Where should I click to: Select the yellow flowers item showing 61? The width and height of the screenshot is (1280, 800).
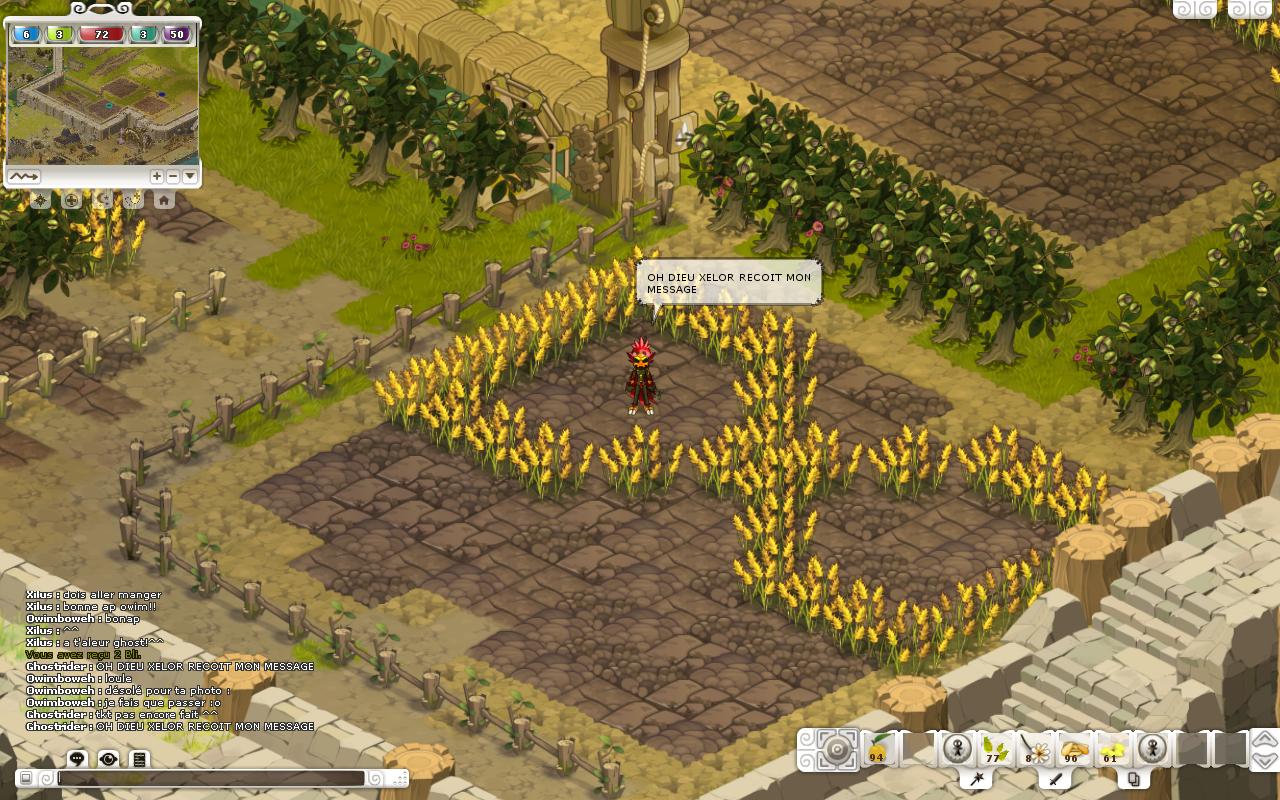click(x=1110, y=750)
